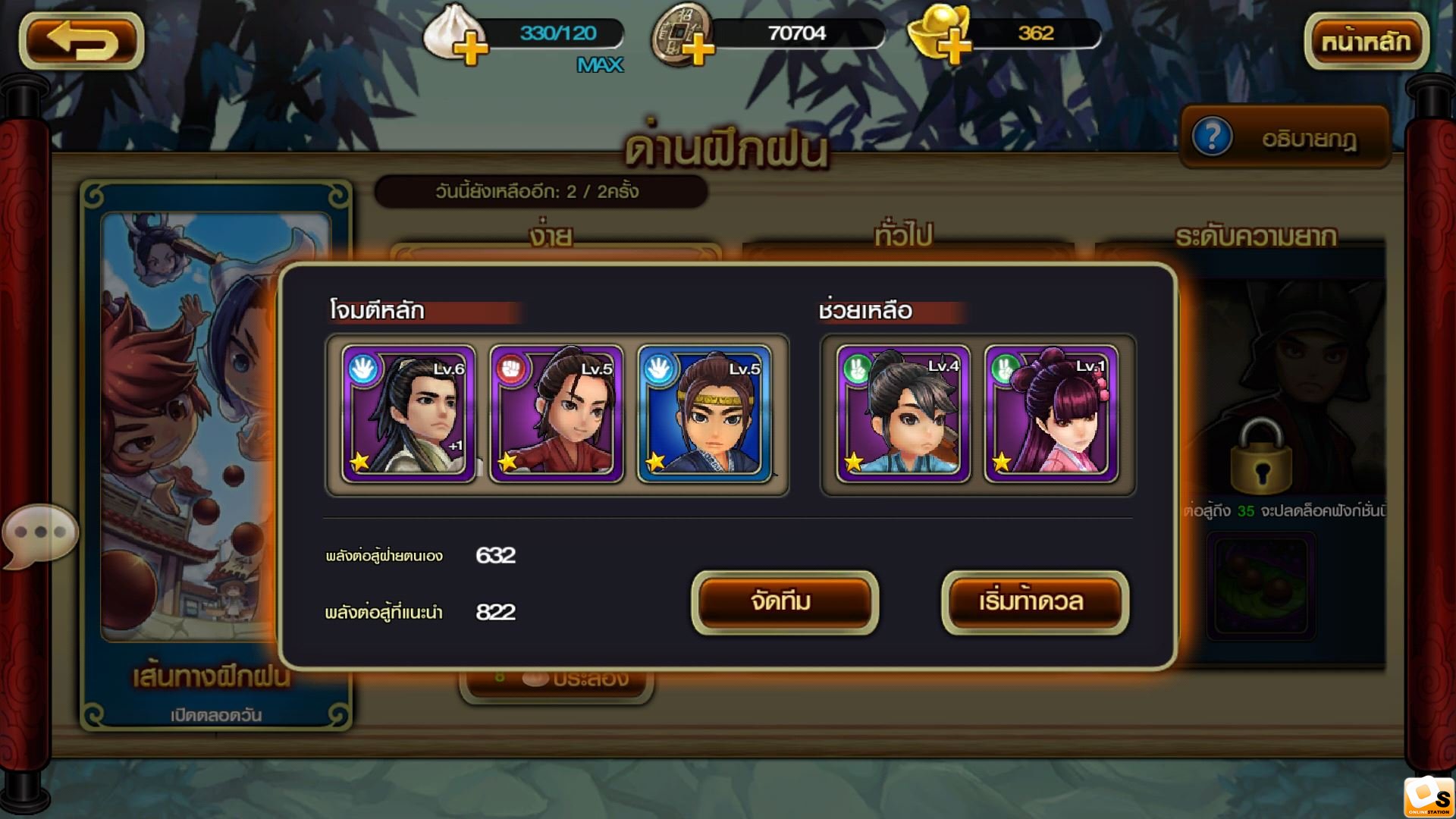Image resolution: width=1456 pixels, height=819 pixels.
Task: Click the orange back arrow button
Action: [x=82, y=41]
